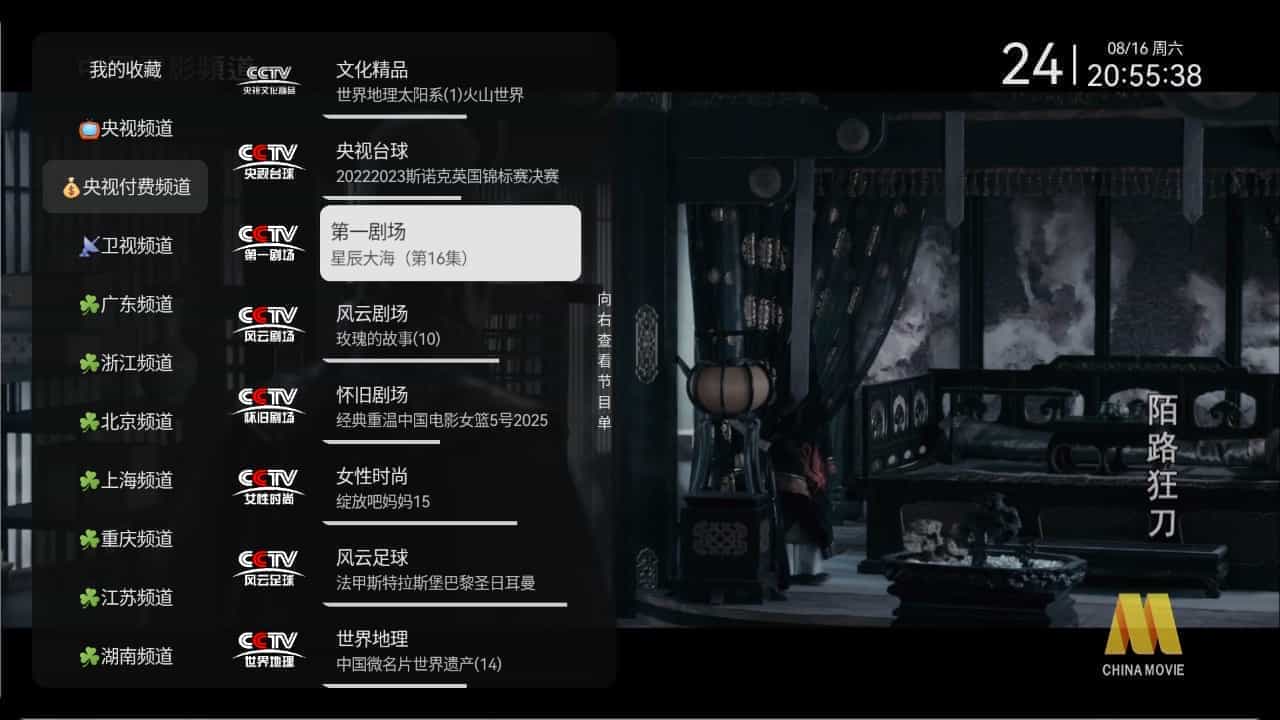
Task: Click the CCTV 央视台球 channel logo
Action: point(268,161)
